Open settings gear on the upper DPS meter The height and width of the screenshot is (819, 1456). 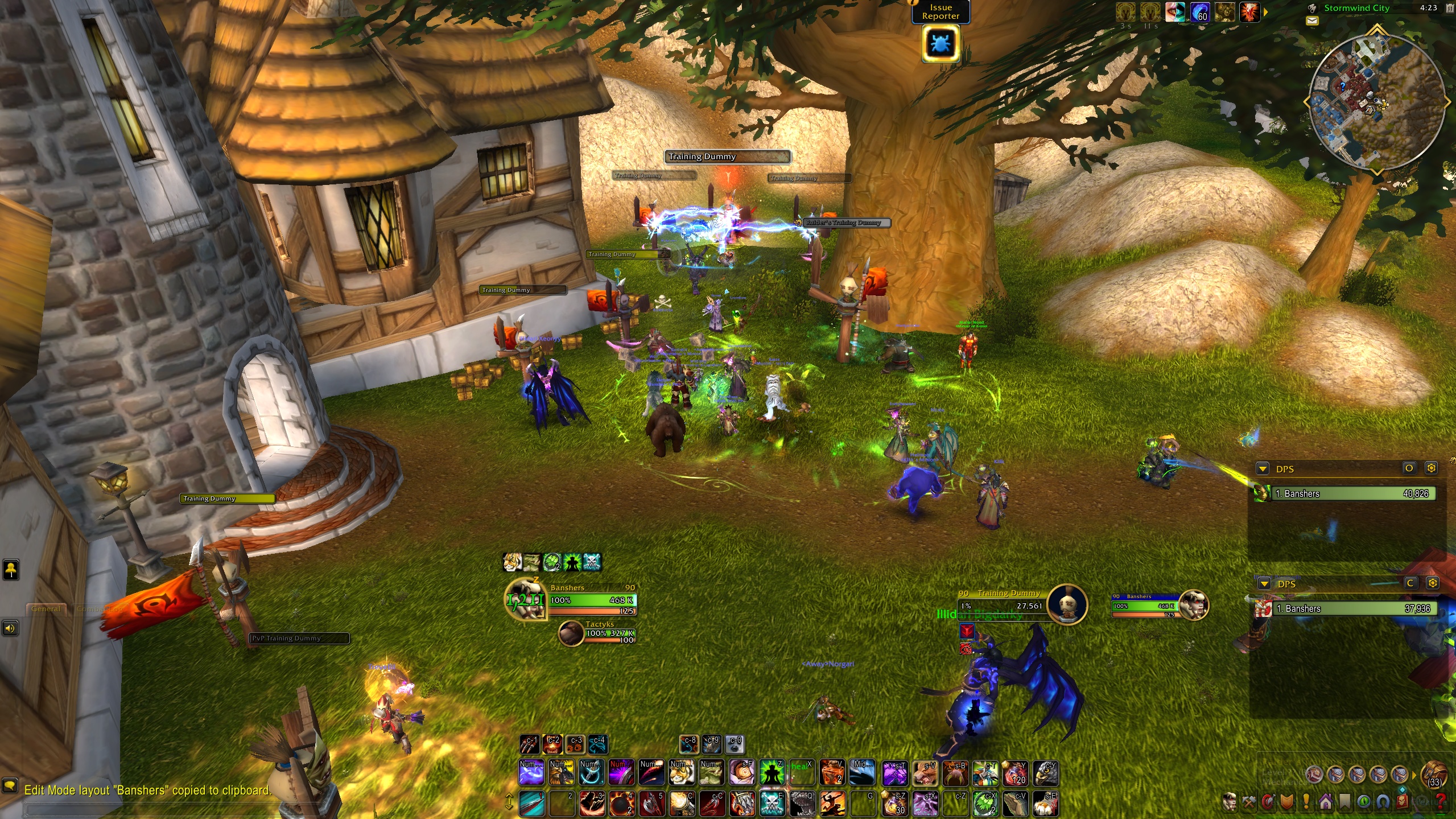[x=1431, y=468]
